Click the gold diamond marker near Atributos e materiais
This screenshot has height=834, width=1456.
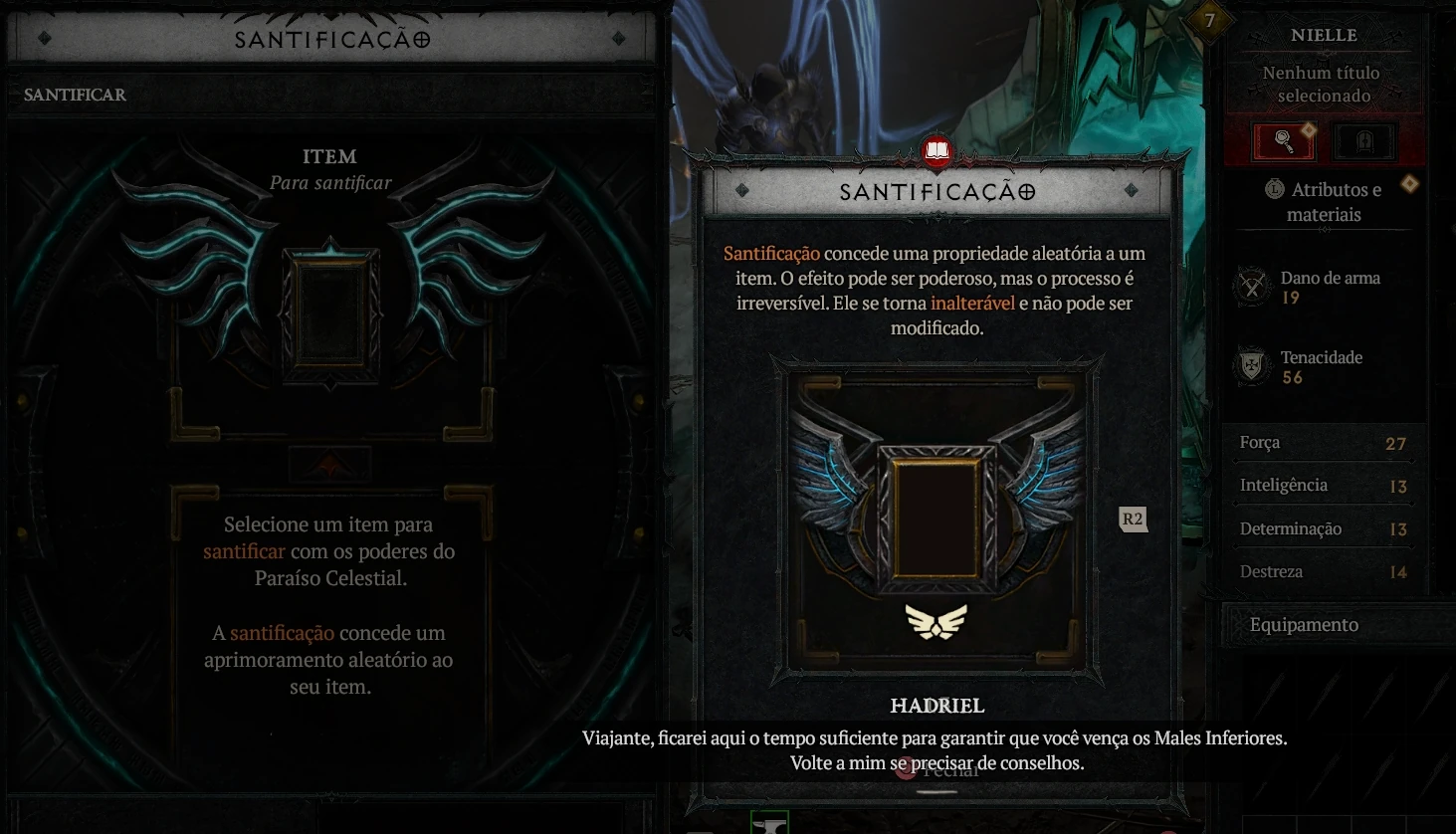pyautogui.click(x=1410, y=183)
